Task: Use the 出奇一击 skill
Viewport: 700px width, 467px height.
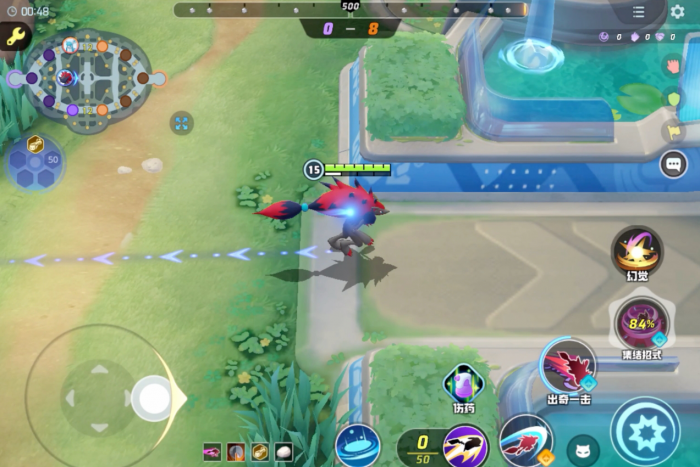Action: pyautogui.click(x=570, y=365)
